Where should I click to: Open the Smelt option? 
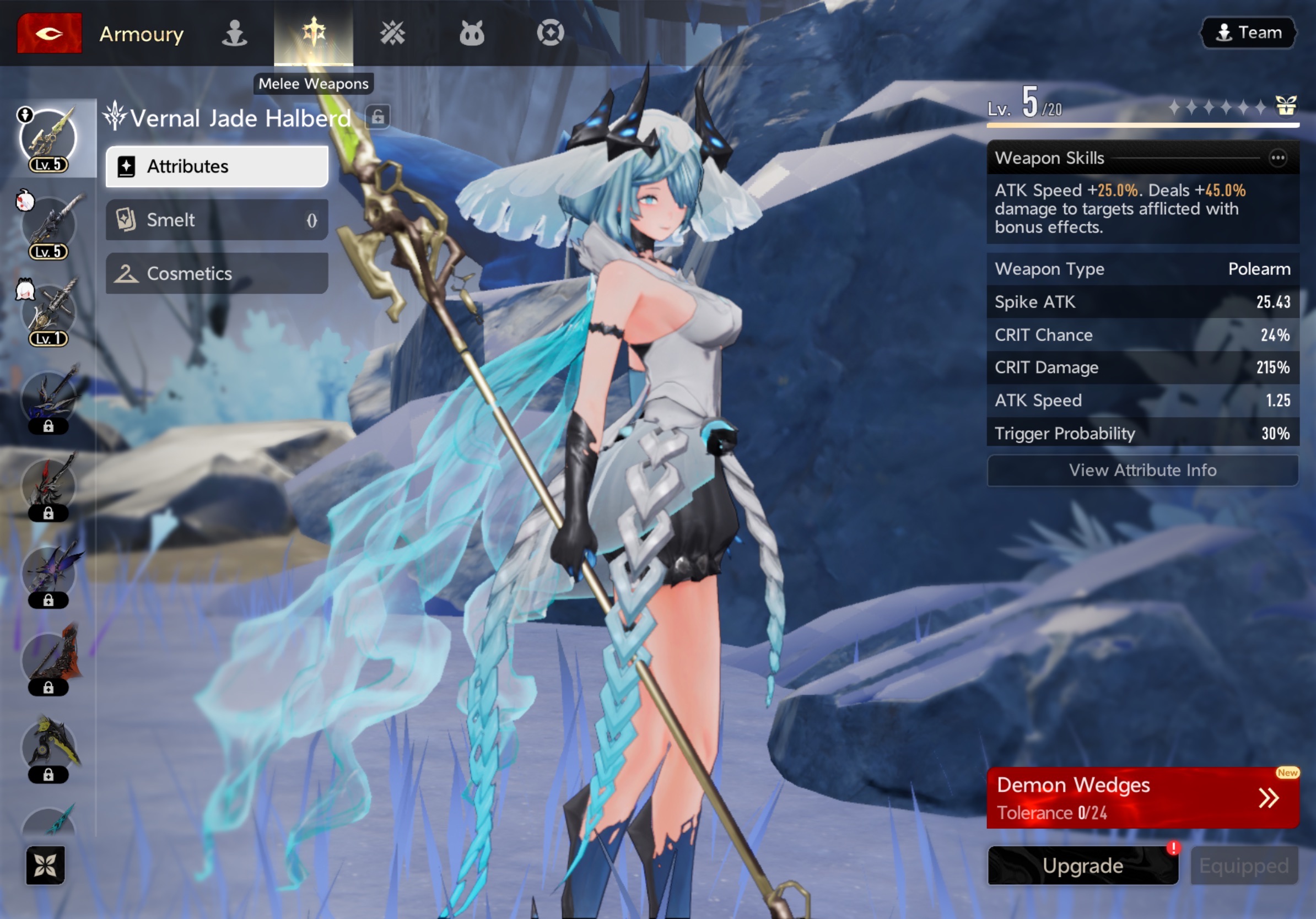(217, 219)
